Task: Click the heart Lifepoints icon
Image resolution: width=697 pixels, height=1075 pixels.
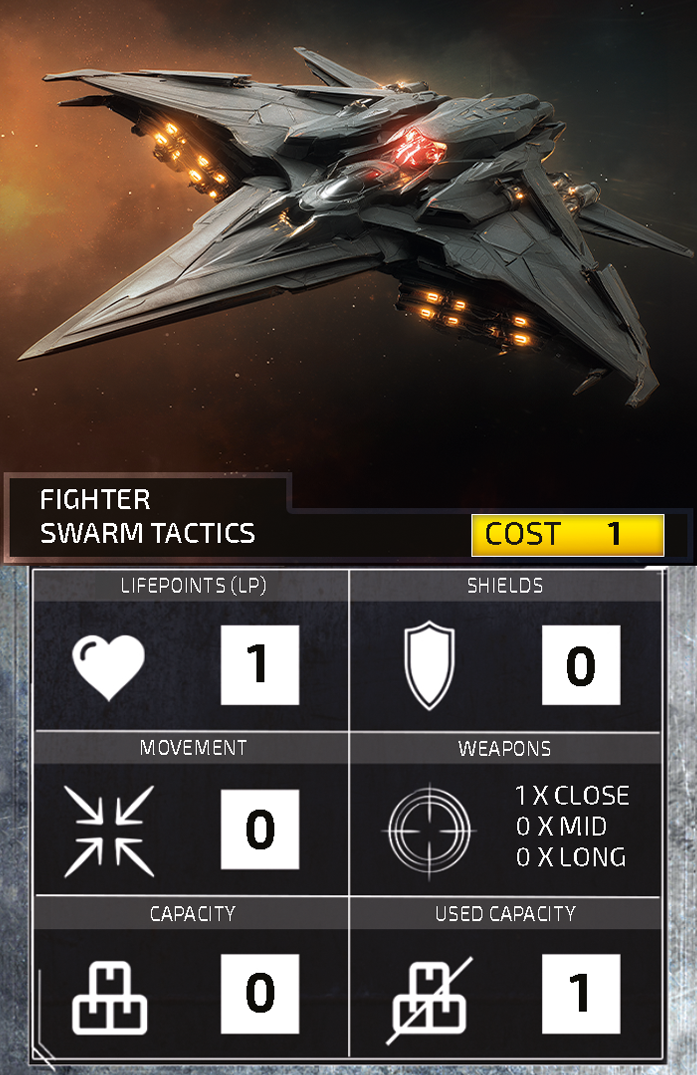Action: 109,666
